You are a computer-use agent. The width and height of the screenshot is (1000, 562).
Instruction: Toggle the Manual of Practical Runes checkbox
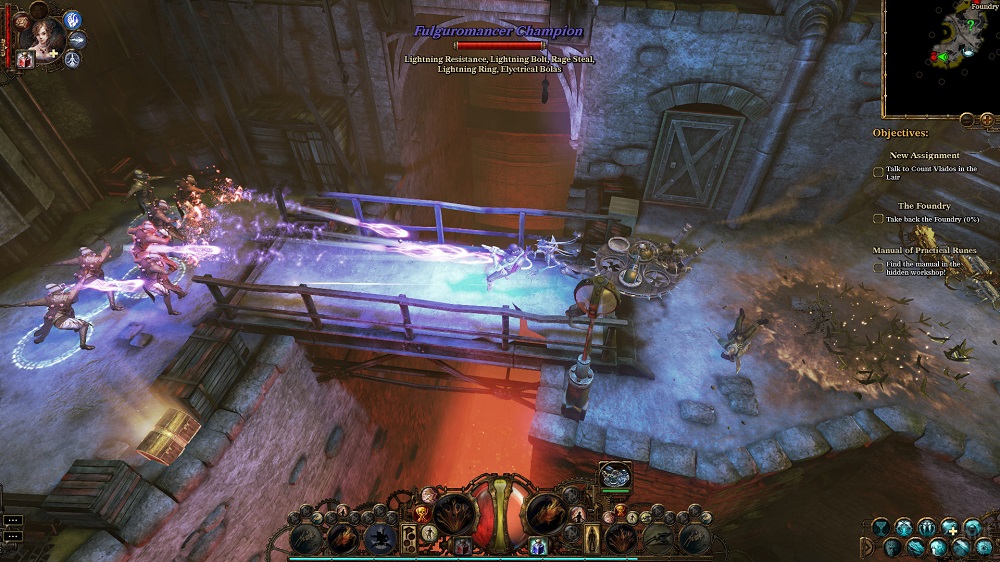[878, 267]
